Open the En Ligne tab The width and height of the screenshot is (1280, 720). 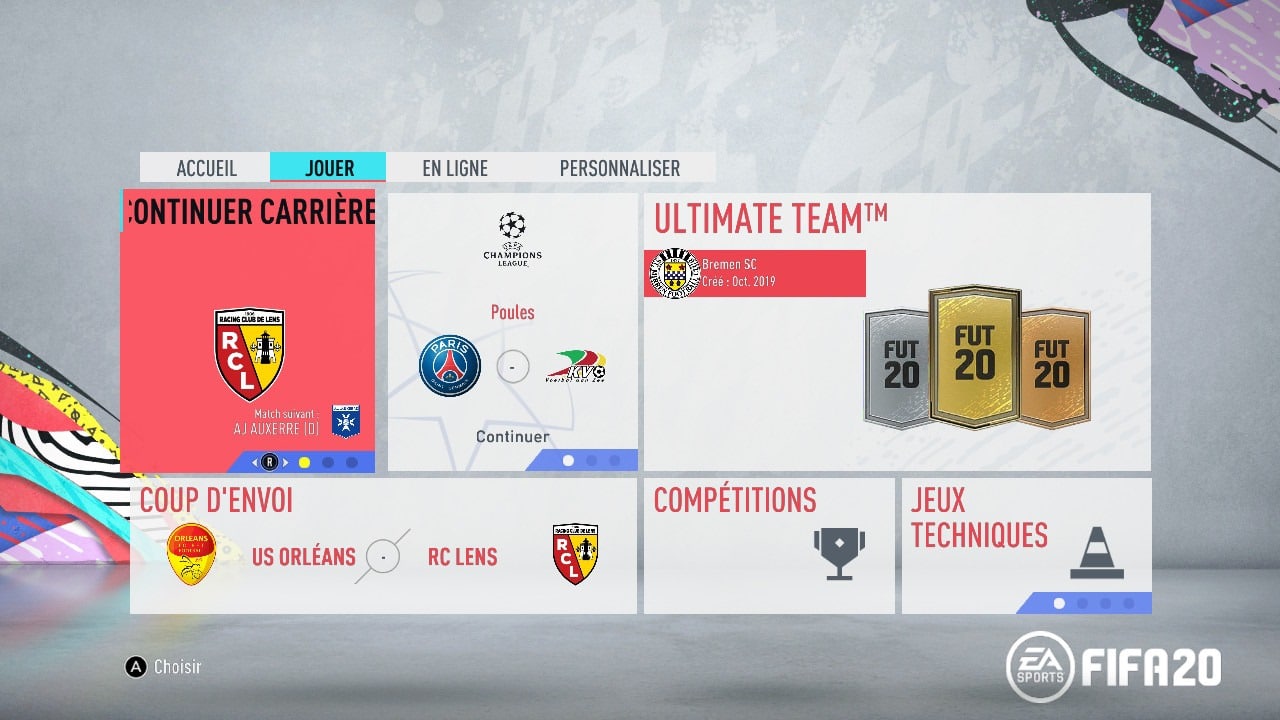point(455,168)
